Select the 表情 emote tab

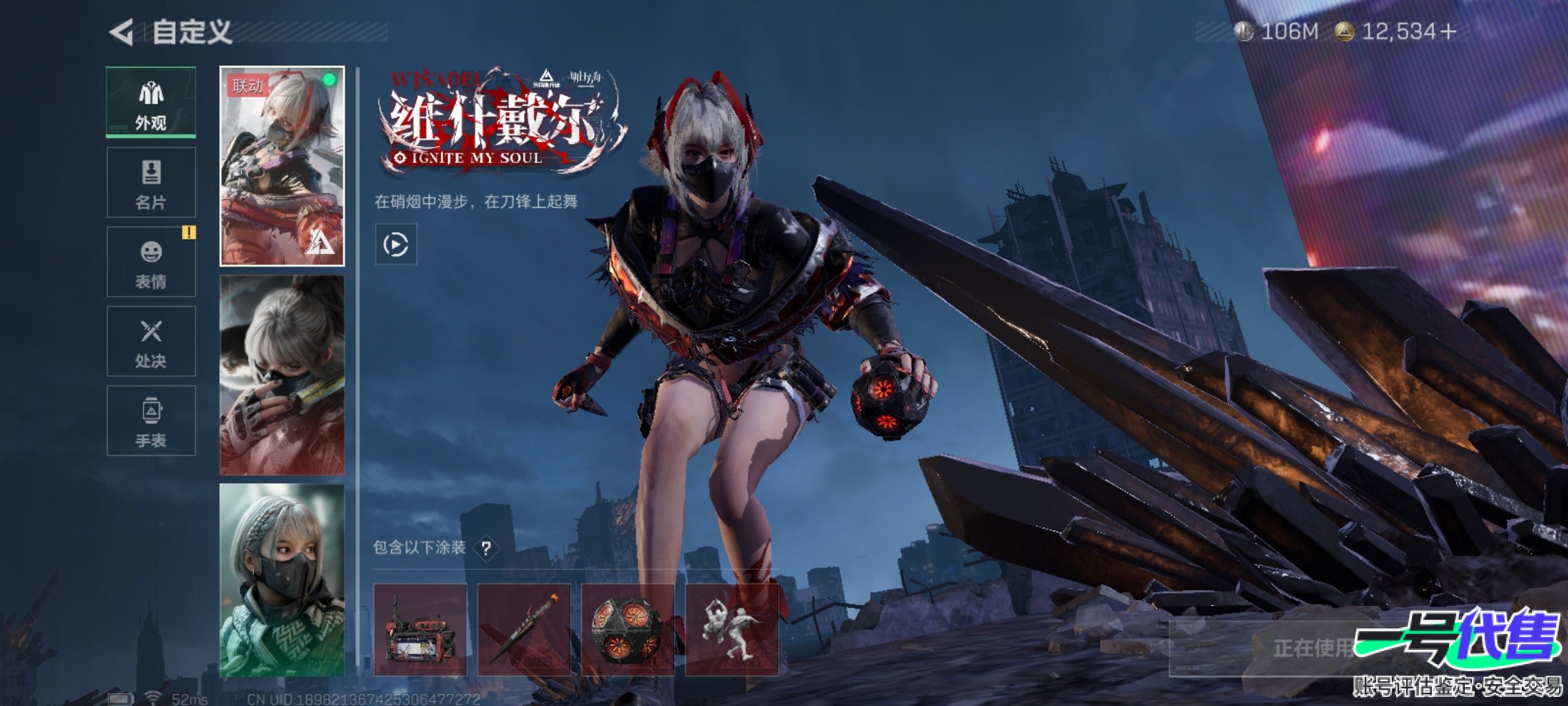click(x=151, y=262)
